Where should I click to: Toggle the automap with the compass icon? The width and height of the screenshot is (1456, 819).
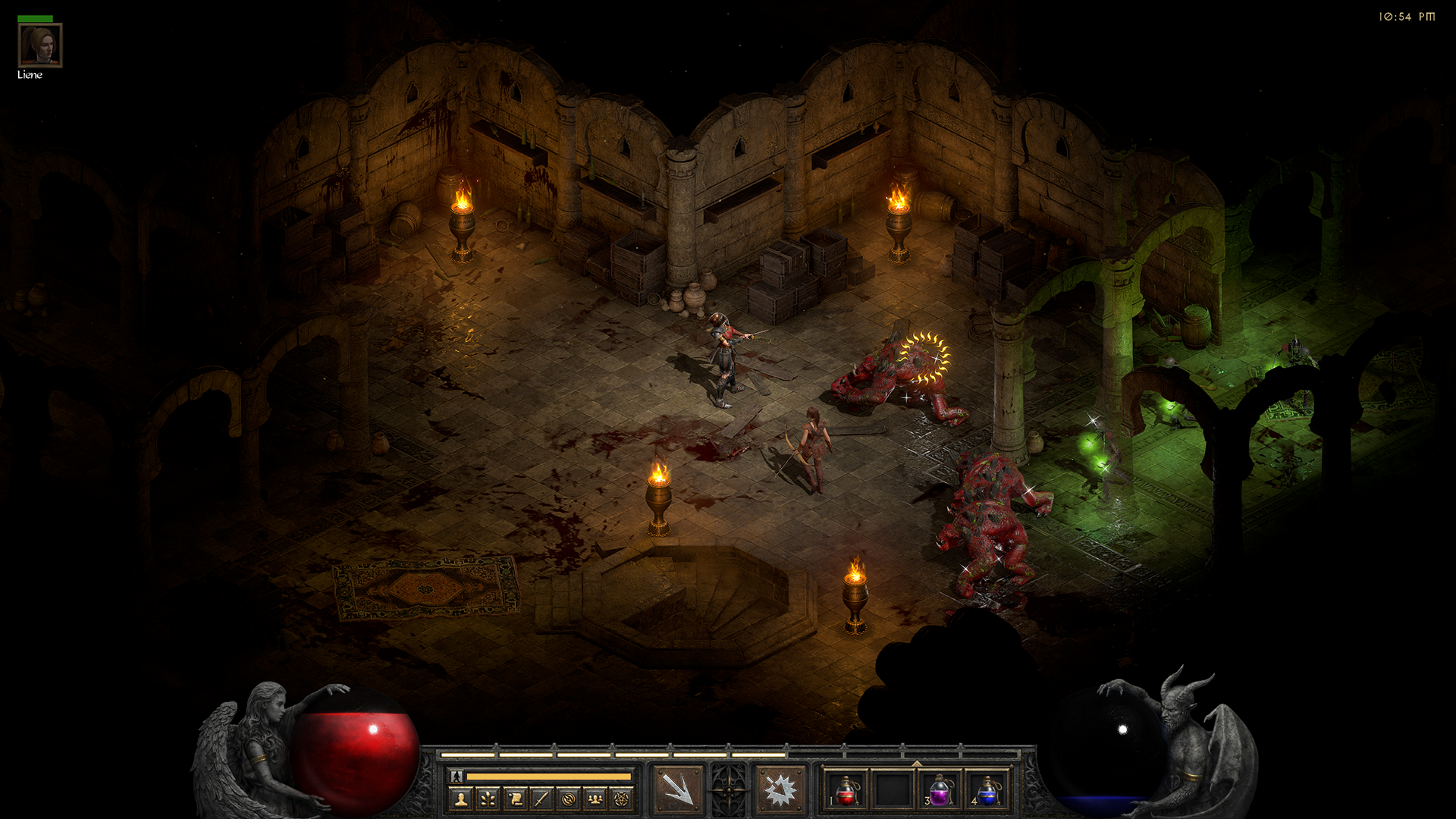click(x=569, y=799)
